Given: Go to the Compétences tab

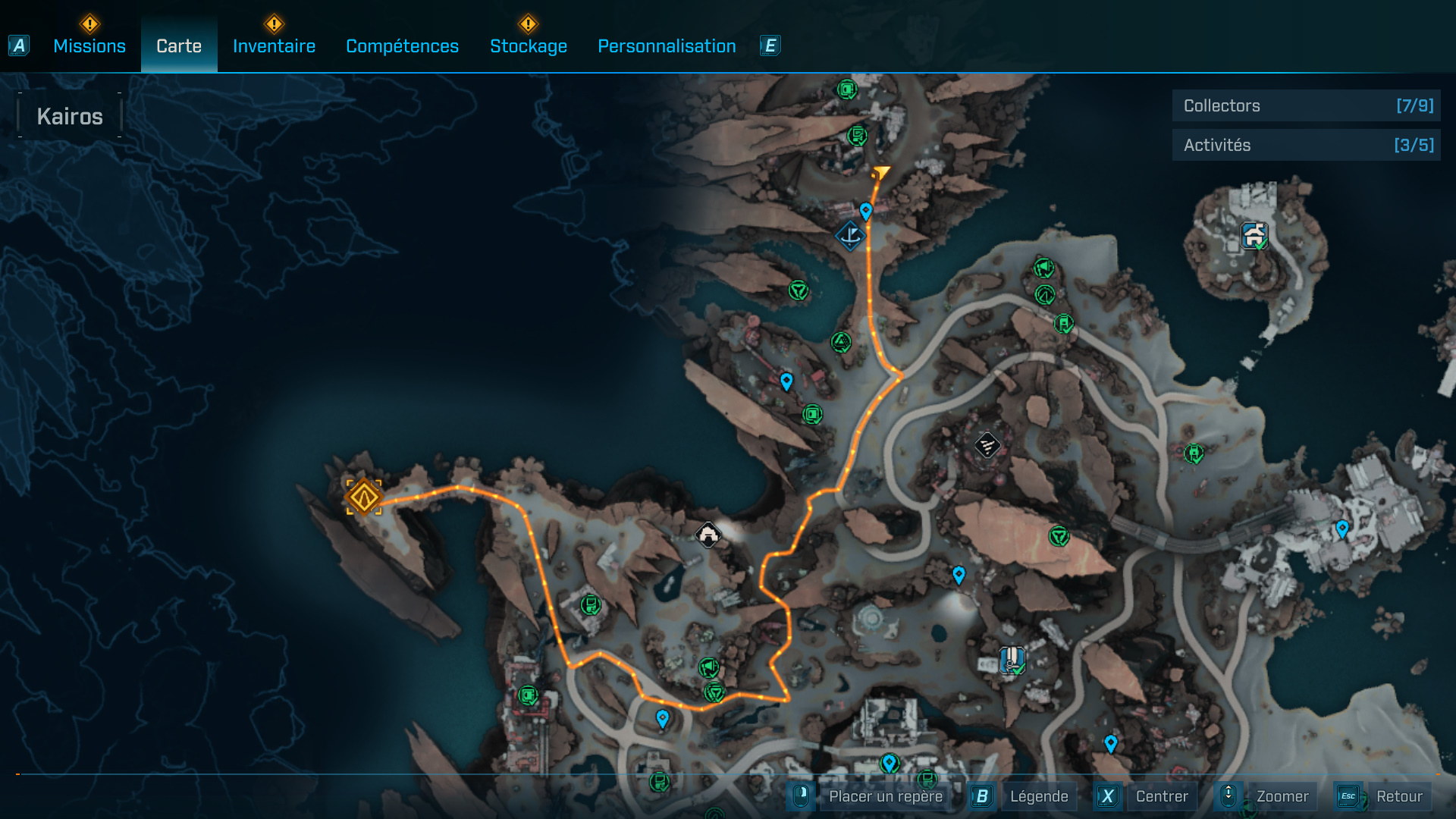Looking at the screenshot, I should (402, 46).
